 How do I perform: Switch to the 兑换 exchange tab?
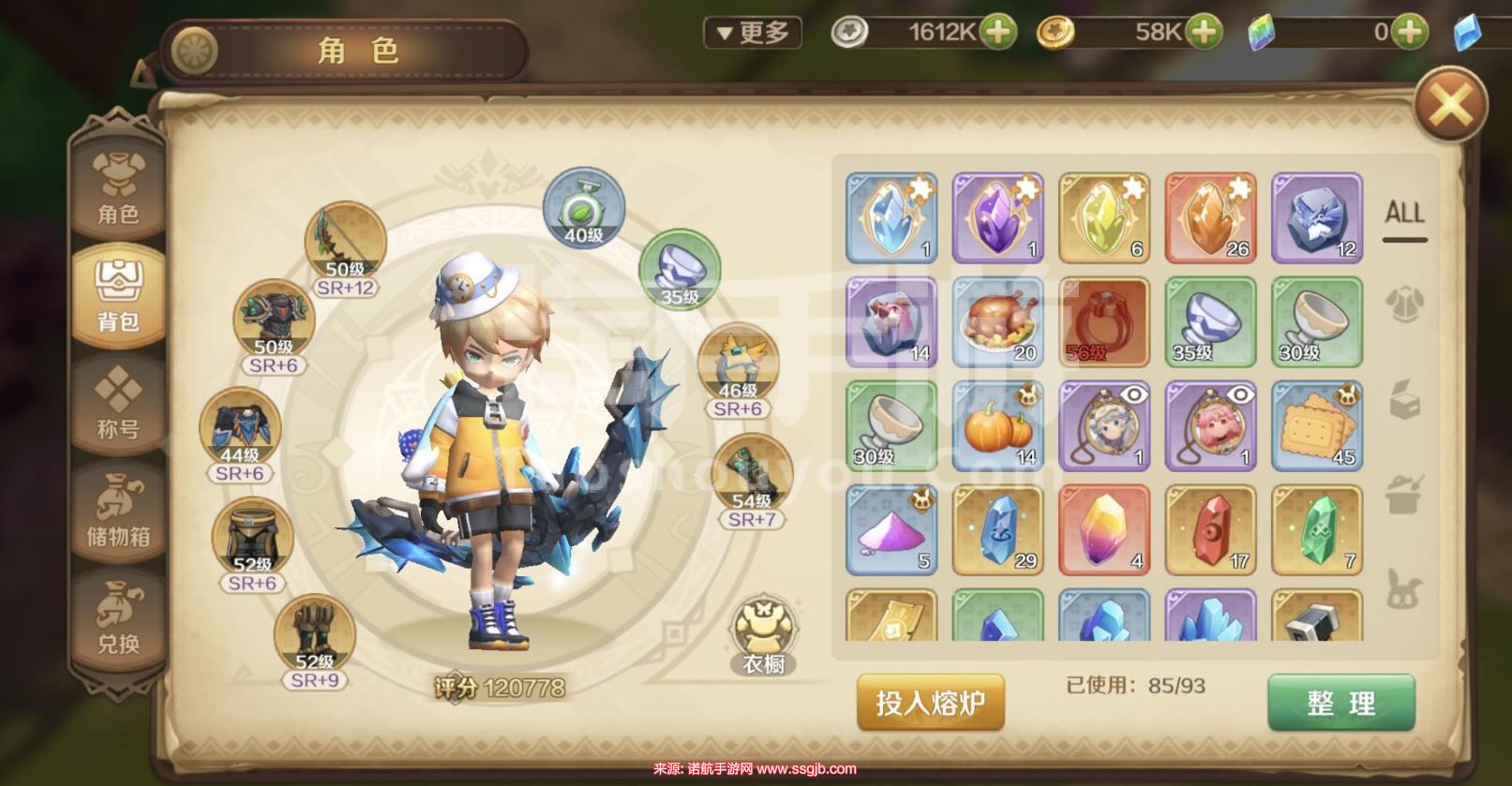click(x=118, y=618)
